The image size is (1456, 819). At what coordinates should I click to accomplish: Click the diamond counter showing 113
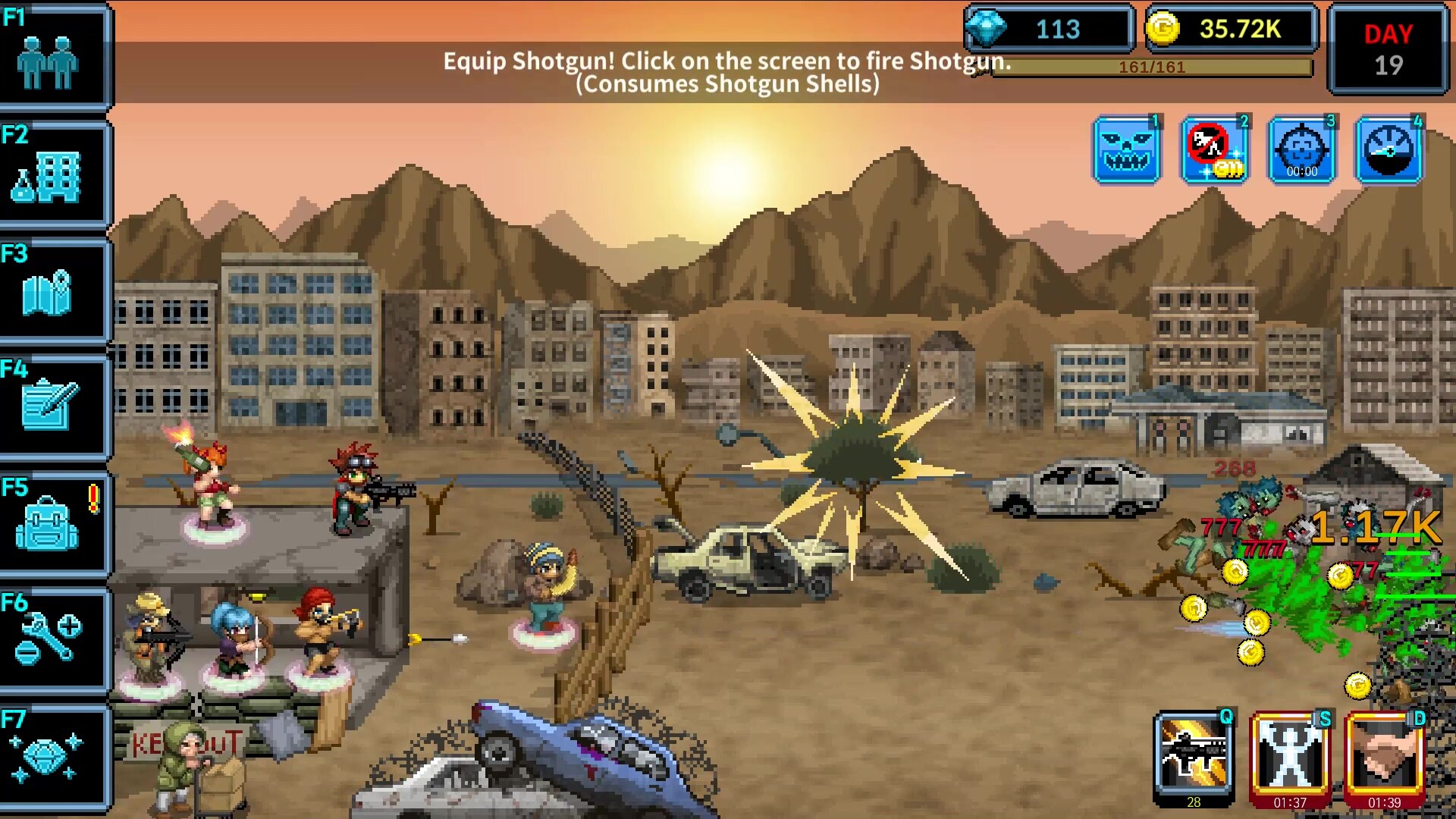point(1050,30)
